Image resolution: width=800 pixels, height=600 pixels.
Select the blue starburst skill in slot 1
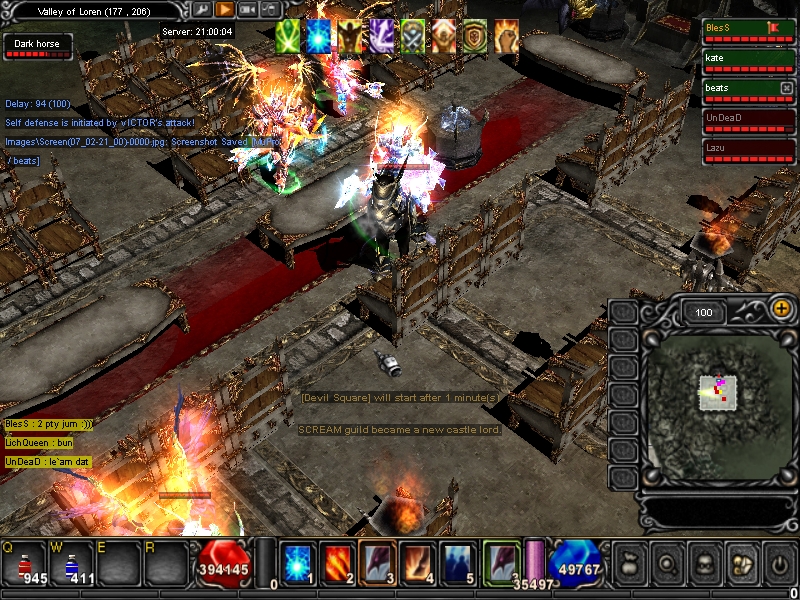pos(296,562)
